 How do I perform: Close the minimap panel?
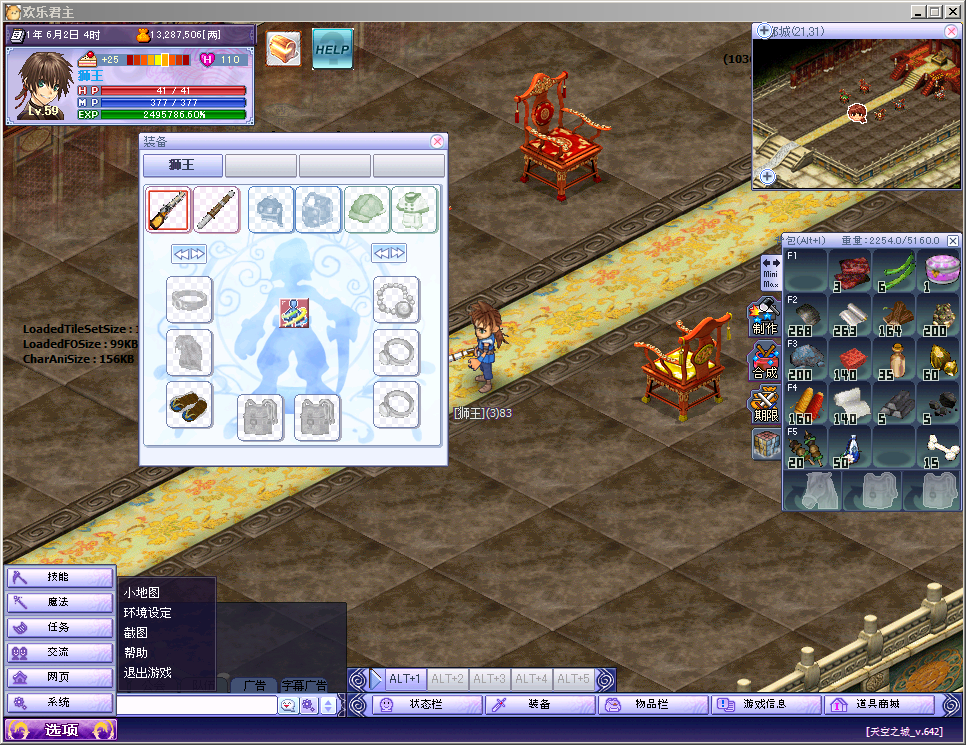(x=950, y=32)
